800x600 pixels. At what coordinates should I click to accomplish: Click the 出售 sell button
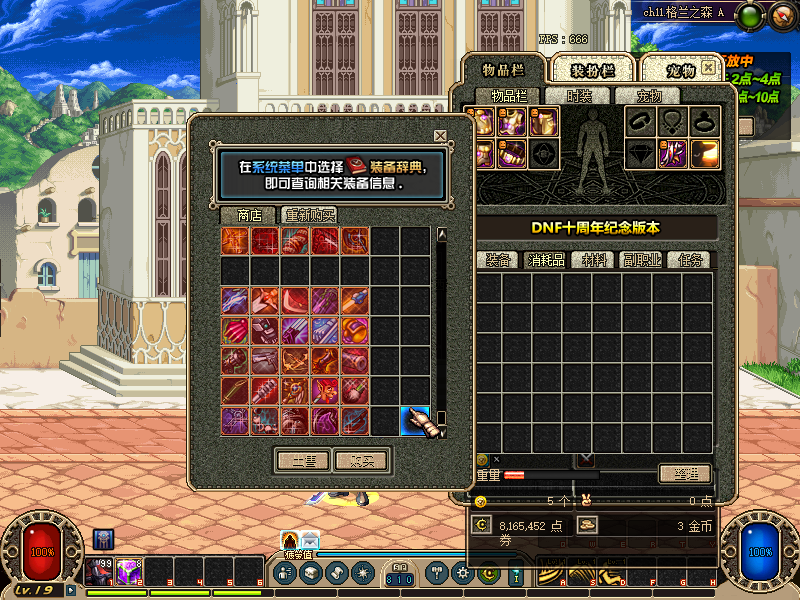(302, 461)
